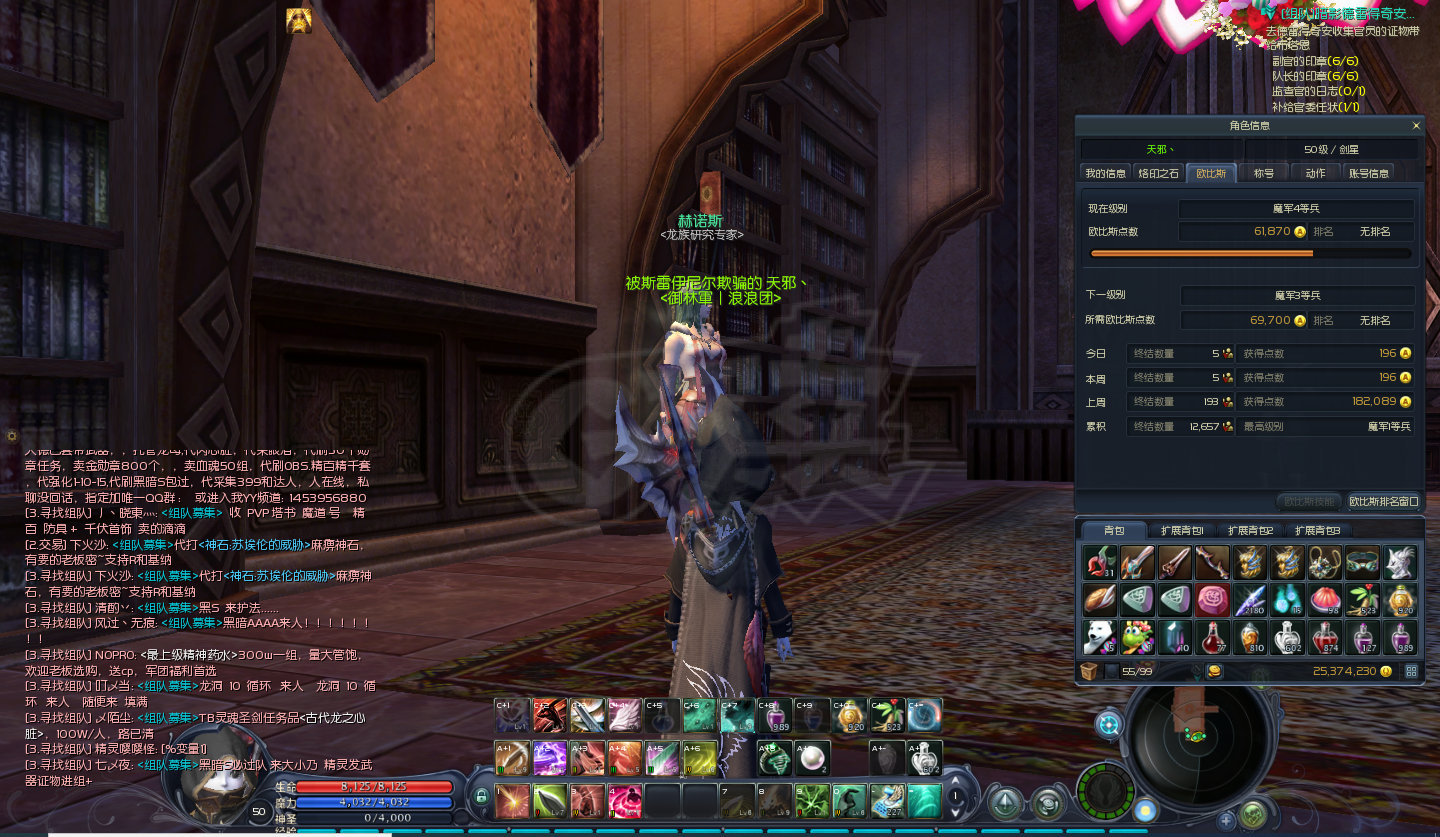1440x837 pixels.
Task: Switch to the 扩展背包1 bag tab
Action: coord(1182,530)
